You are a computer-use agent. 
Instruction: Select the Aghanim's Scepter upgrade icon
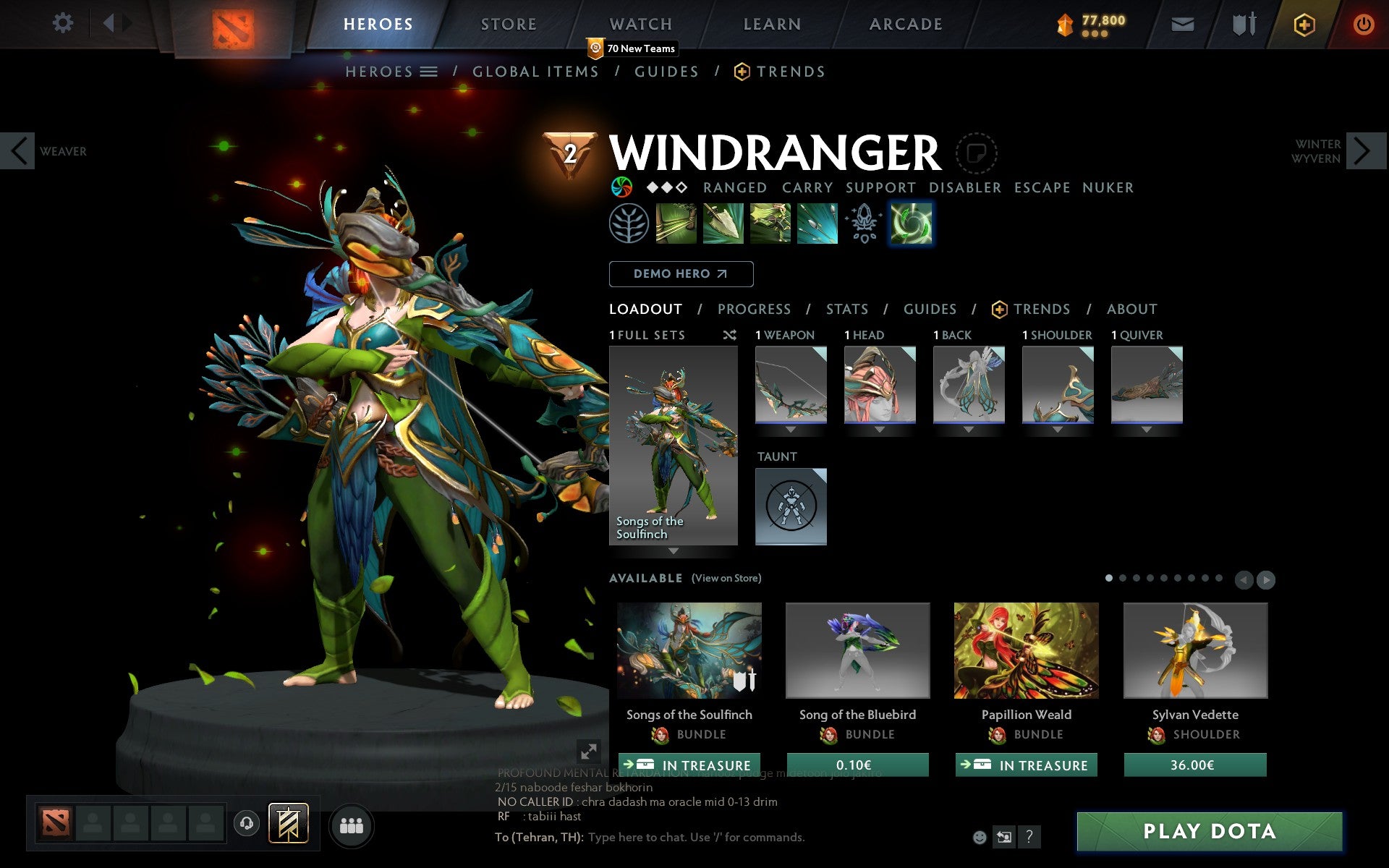(862, 224)
